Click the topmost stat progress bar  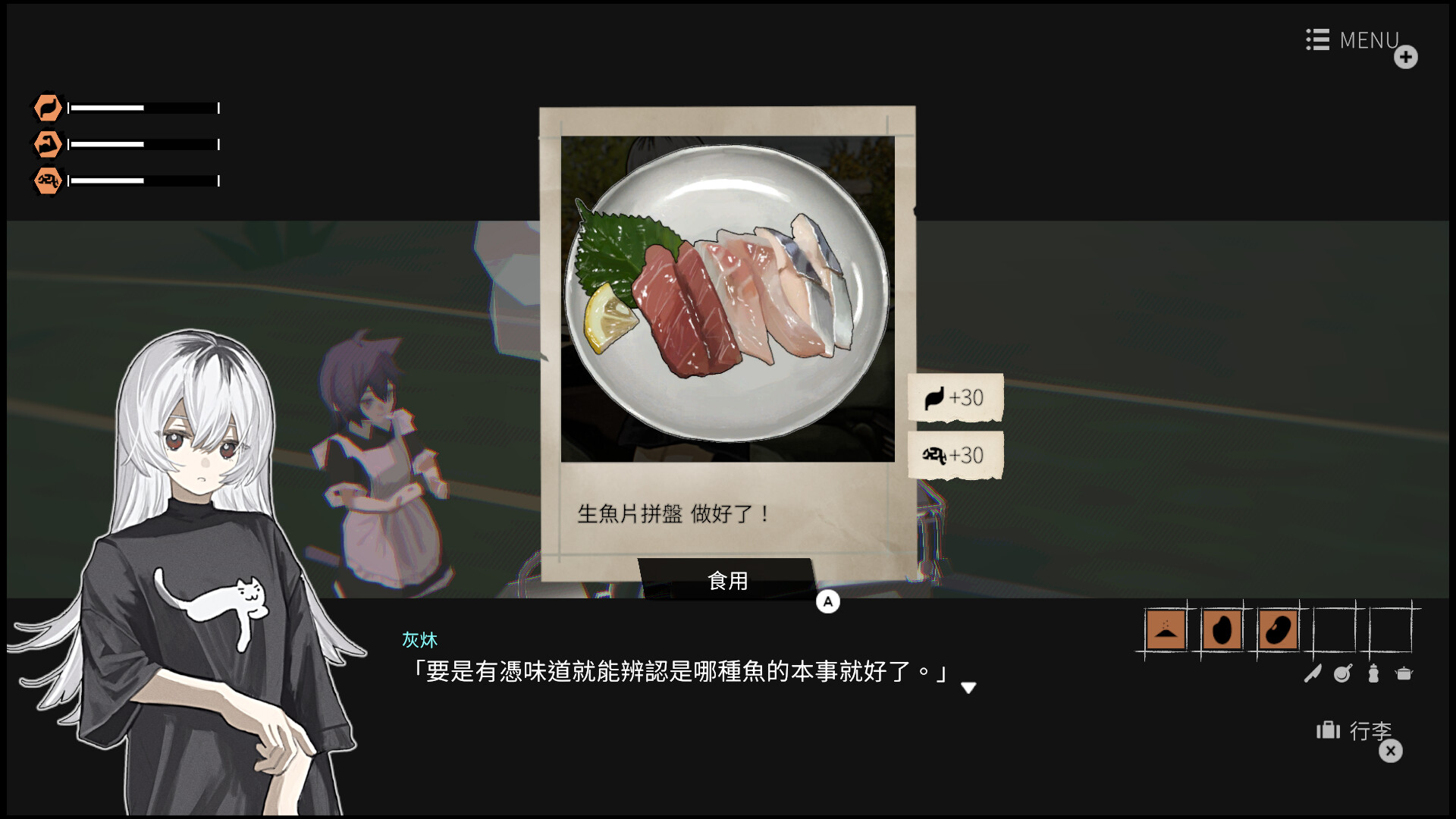(143, 108)
